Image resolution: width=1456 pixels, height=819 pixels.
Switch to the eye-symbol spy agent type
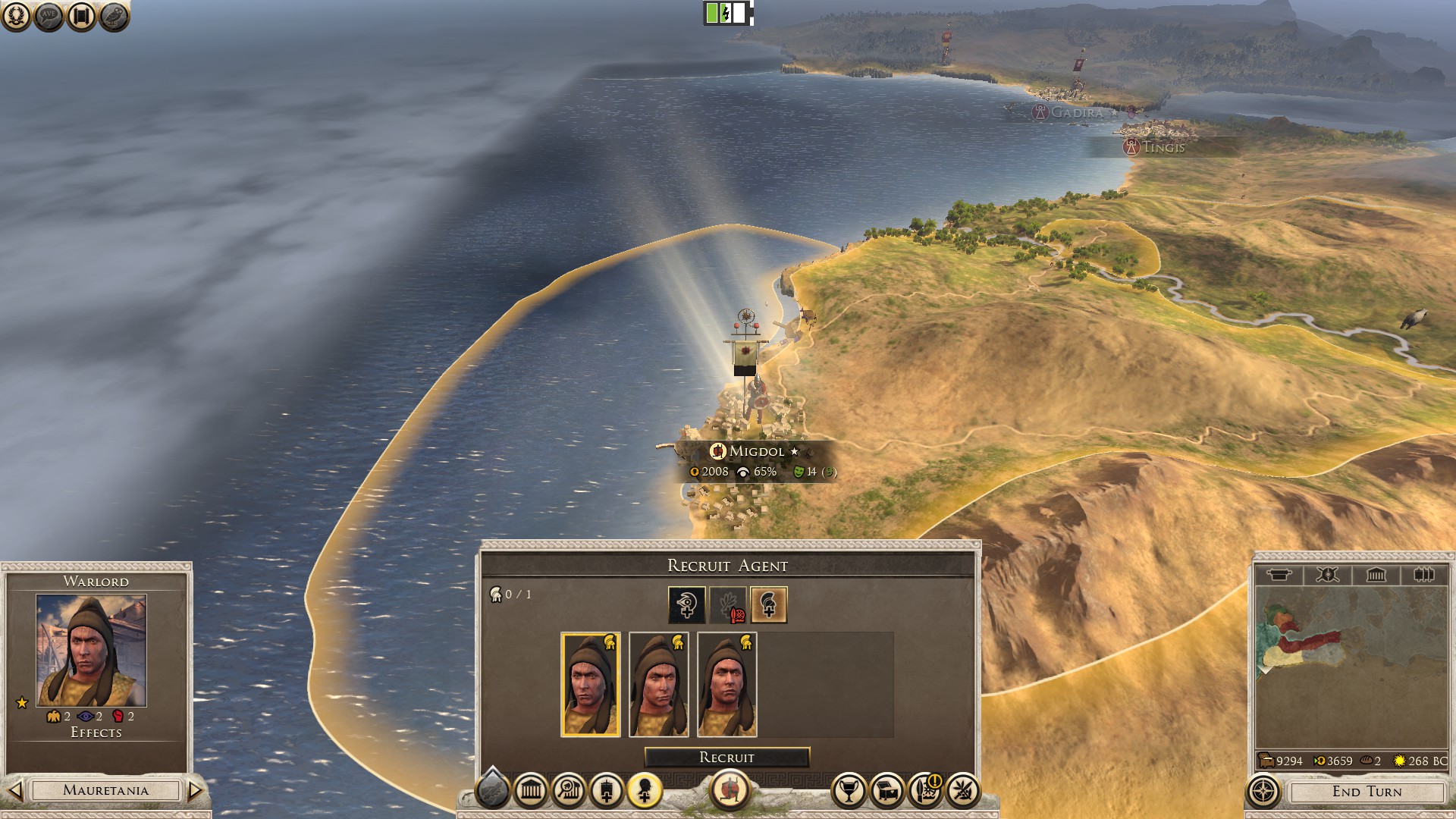(686, 605)
